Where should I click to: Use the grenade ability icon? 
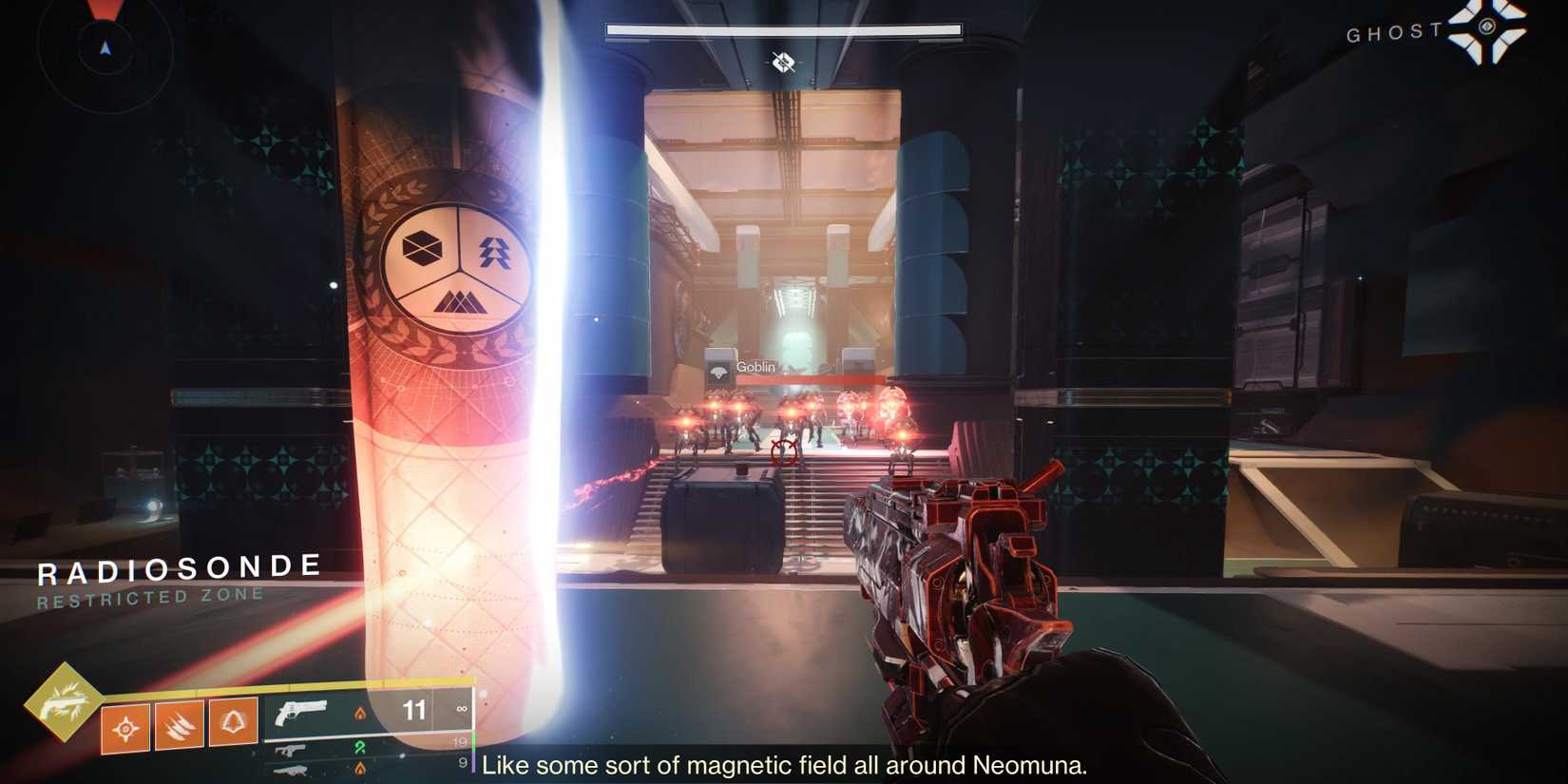coord(125,729)
